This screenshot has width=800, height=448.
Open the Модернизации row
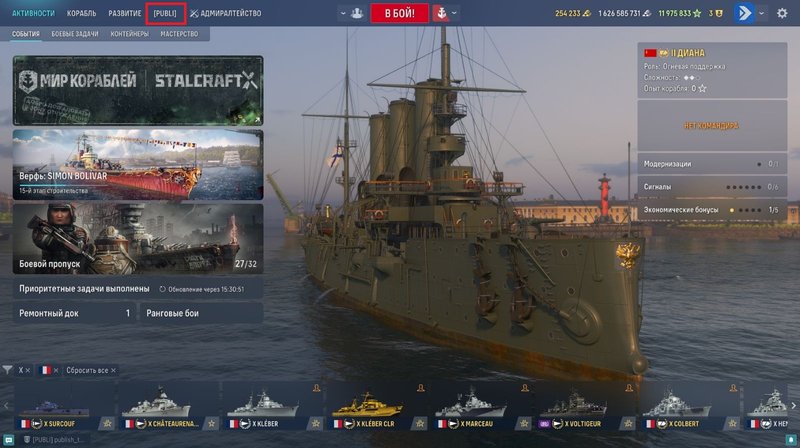coord(711,163)
